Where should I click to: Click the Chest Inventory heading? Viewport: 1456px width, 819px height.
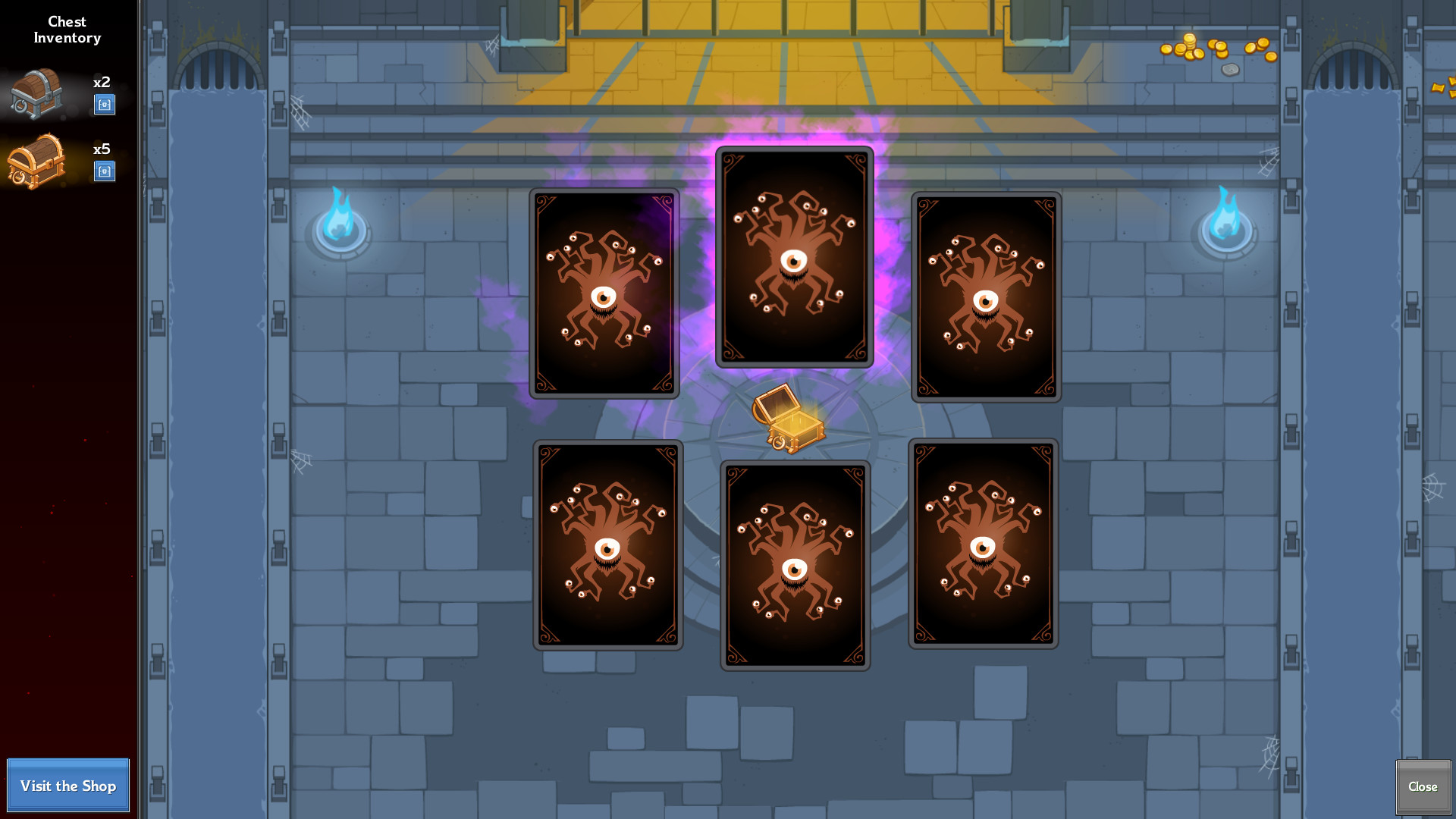pyautogui.click(x=67, y=30)
